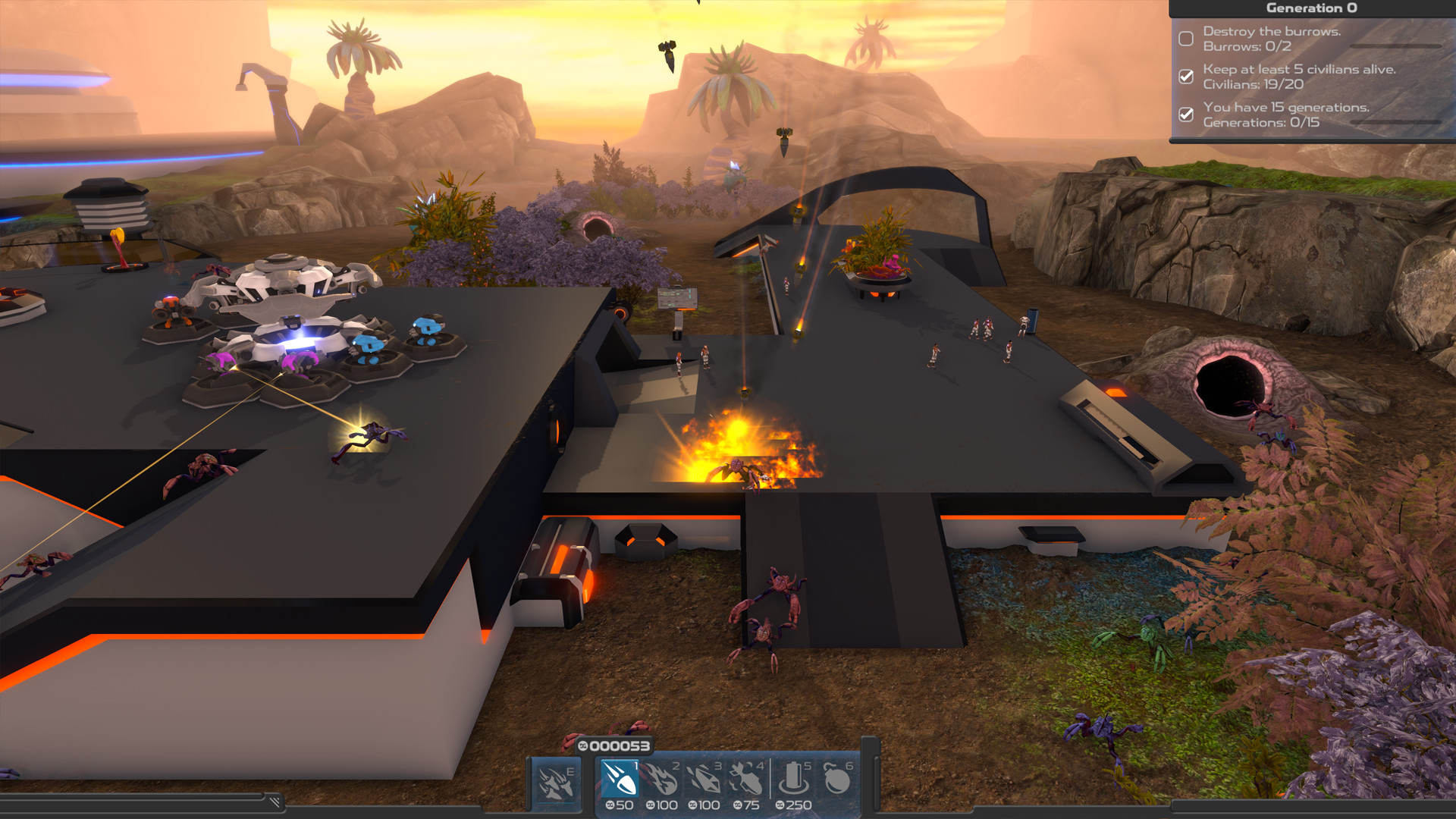The height and width of the screenshot is (819, 1456).
Task: Select the airstrike bomb ability in slot 4
Action: tap(746, 780)
